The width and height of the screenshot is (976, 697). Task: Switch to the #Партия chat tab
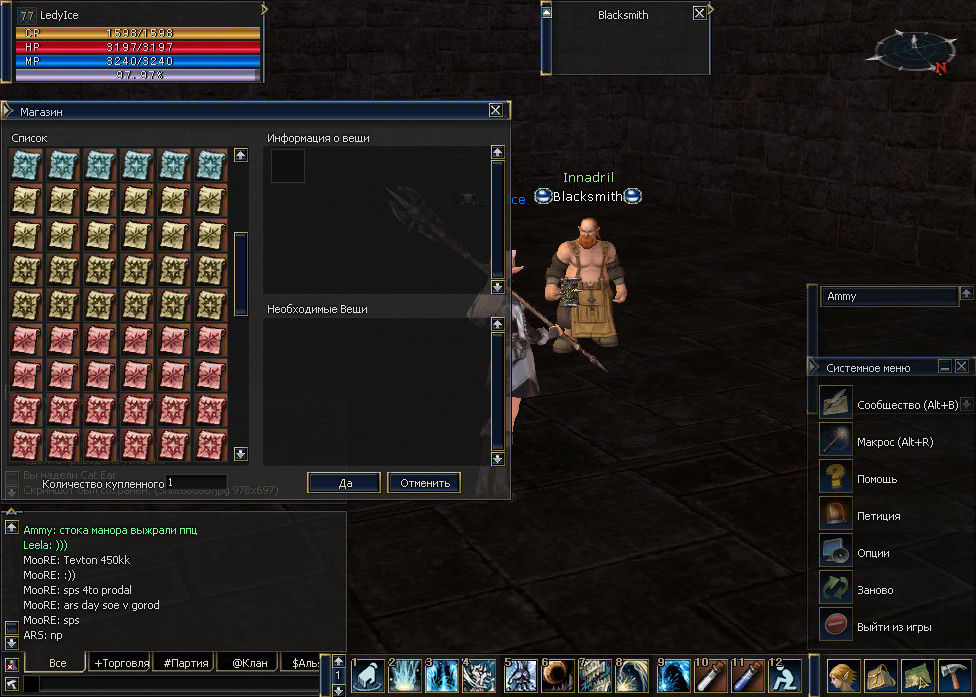[x=186, y=662]
